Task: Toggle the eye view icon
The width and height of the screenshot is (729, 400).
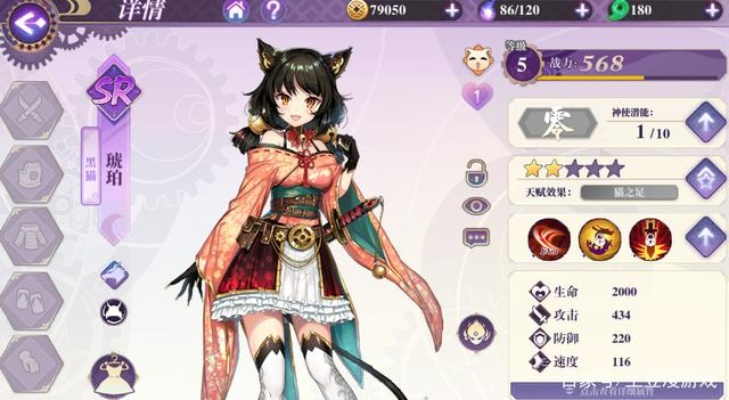Action: 476,205
